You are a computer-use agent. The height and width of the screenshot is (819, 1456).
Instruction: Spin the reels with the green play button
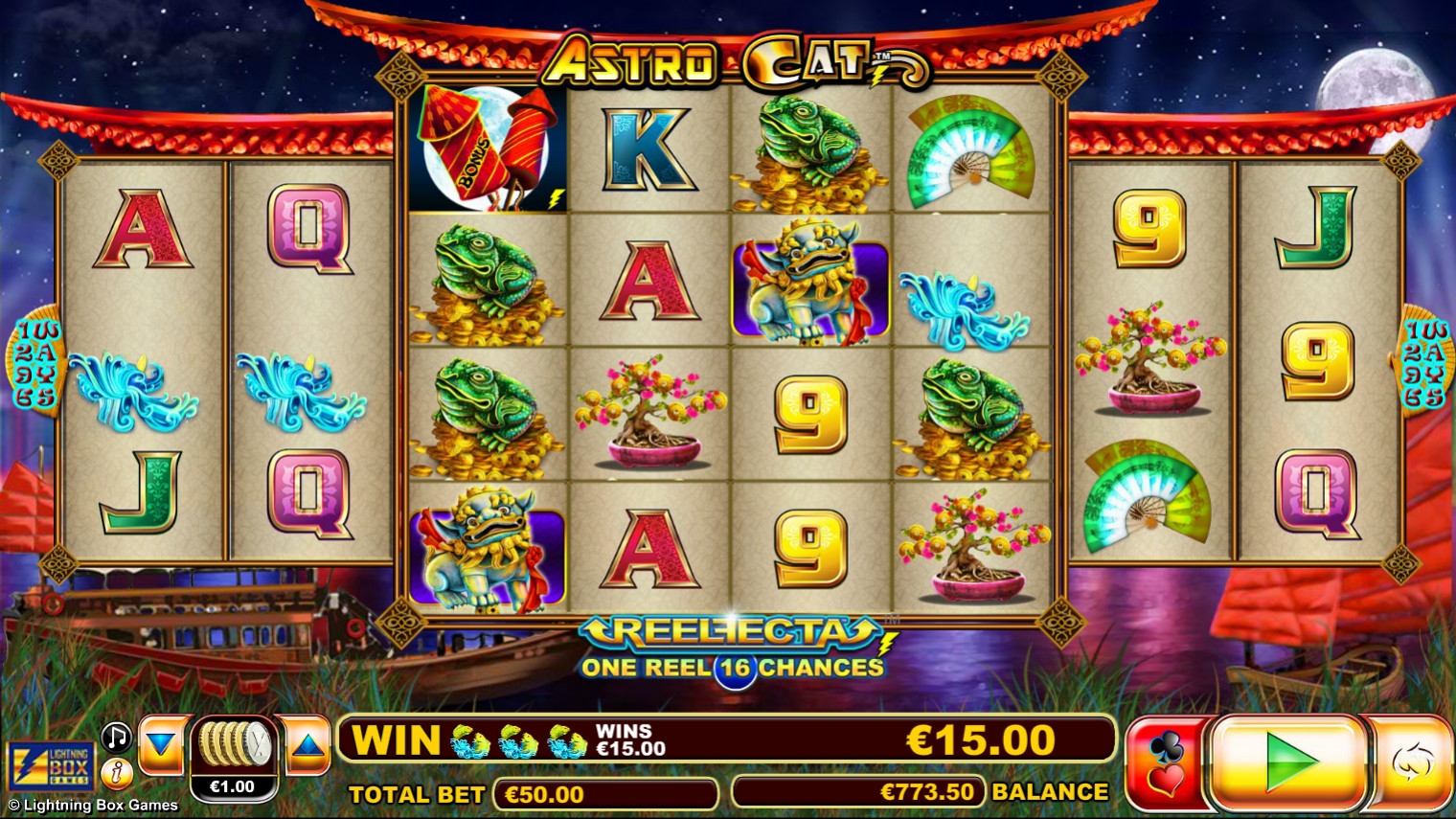click(1288, 762)
